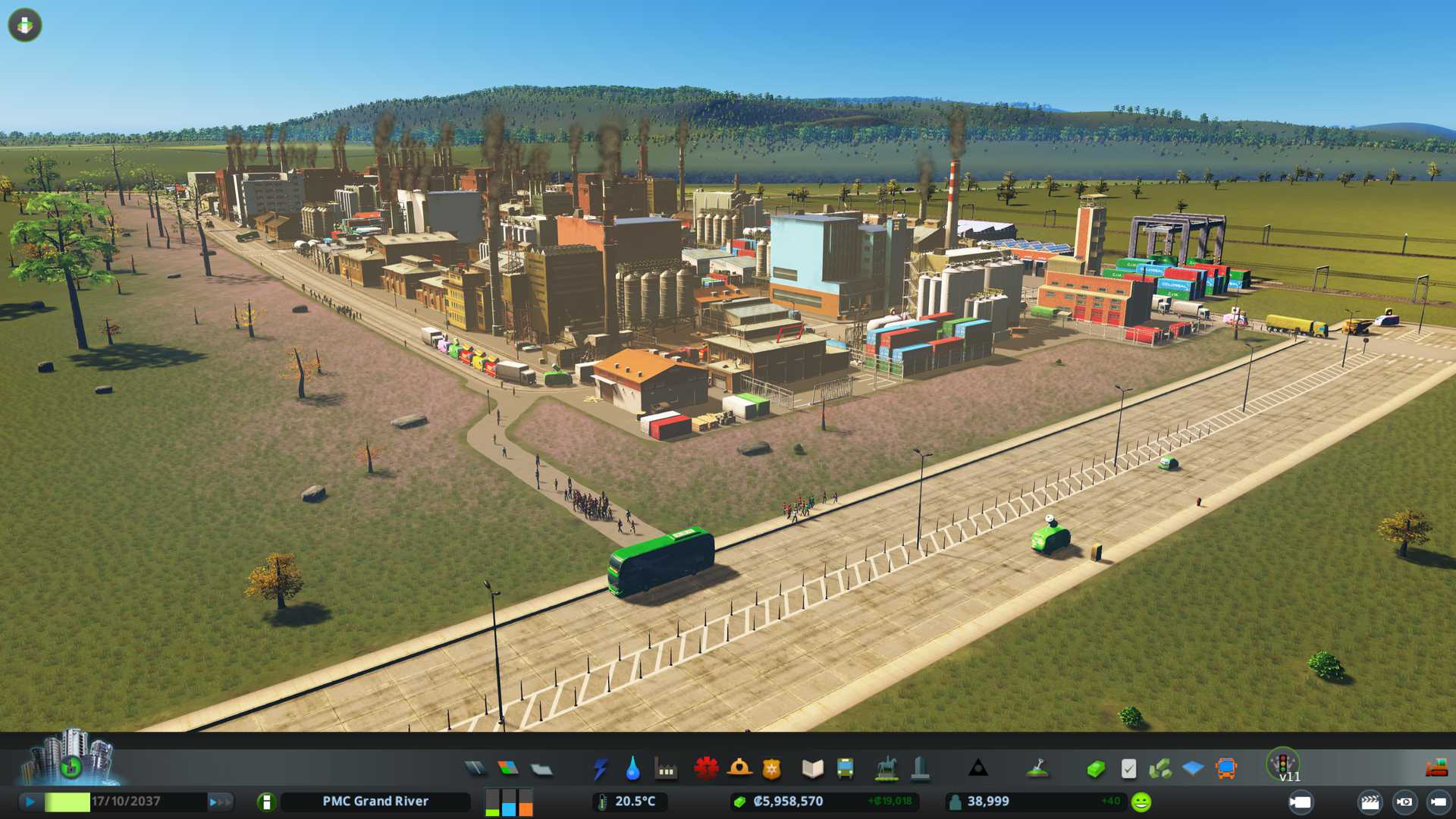The height and width of the screenshot is (819, 1456).
Task: Open the Roads build menu
Action: point(475,769)
